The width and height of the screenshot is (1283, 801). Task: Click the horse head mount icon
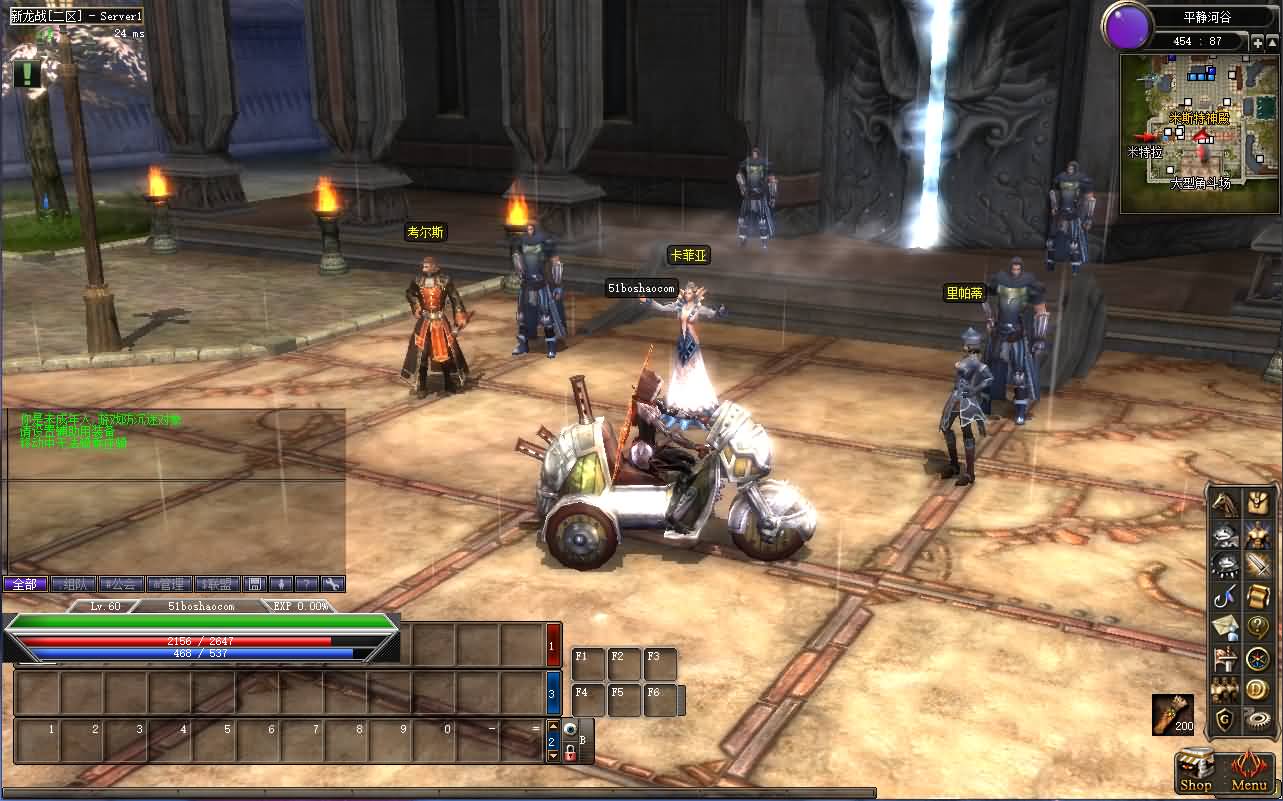tap(1225, 503)
